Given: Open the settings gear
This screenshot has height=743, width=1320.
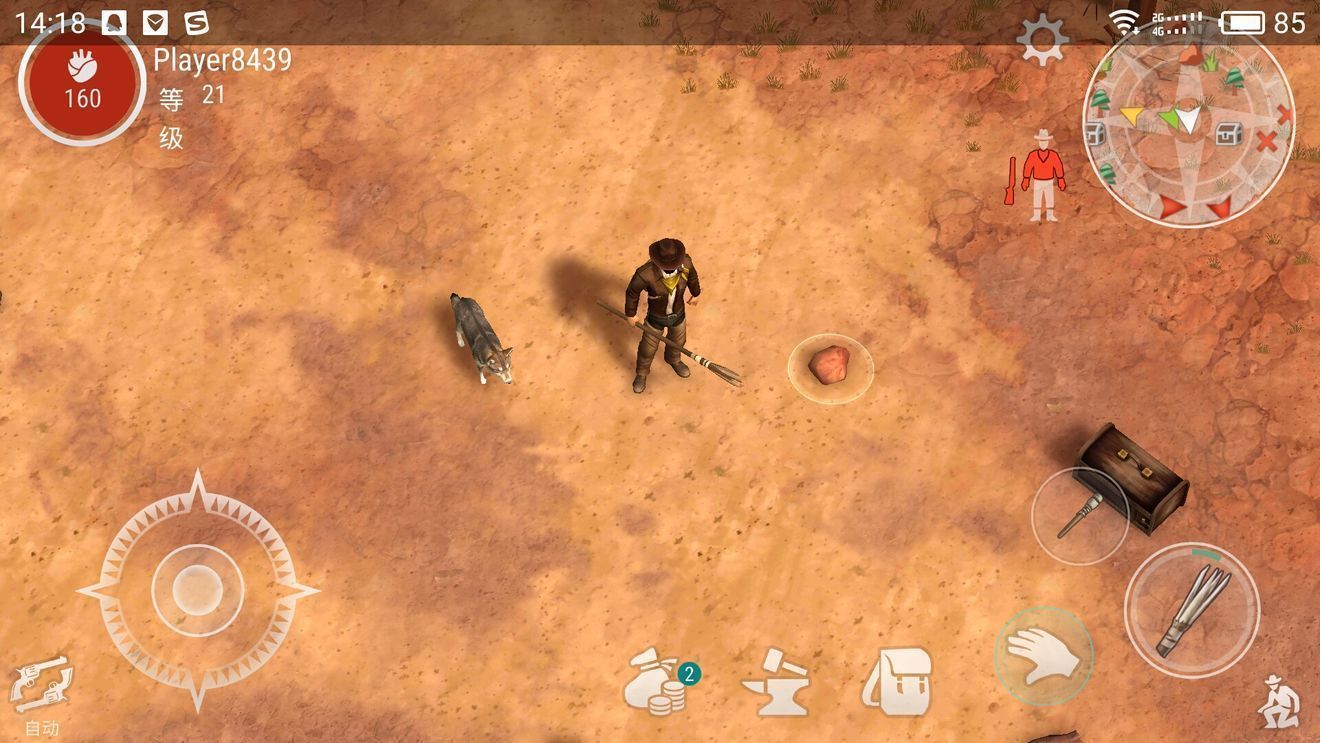Looking at the screenshot, I should 1042,41.
